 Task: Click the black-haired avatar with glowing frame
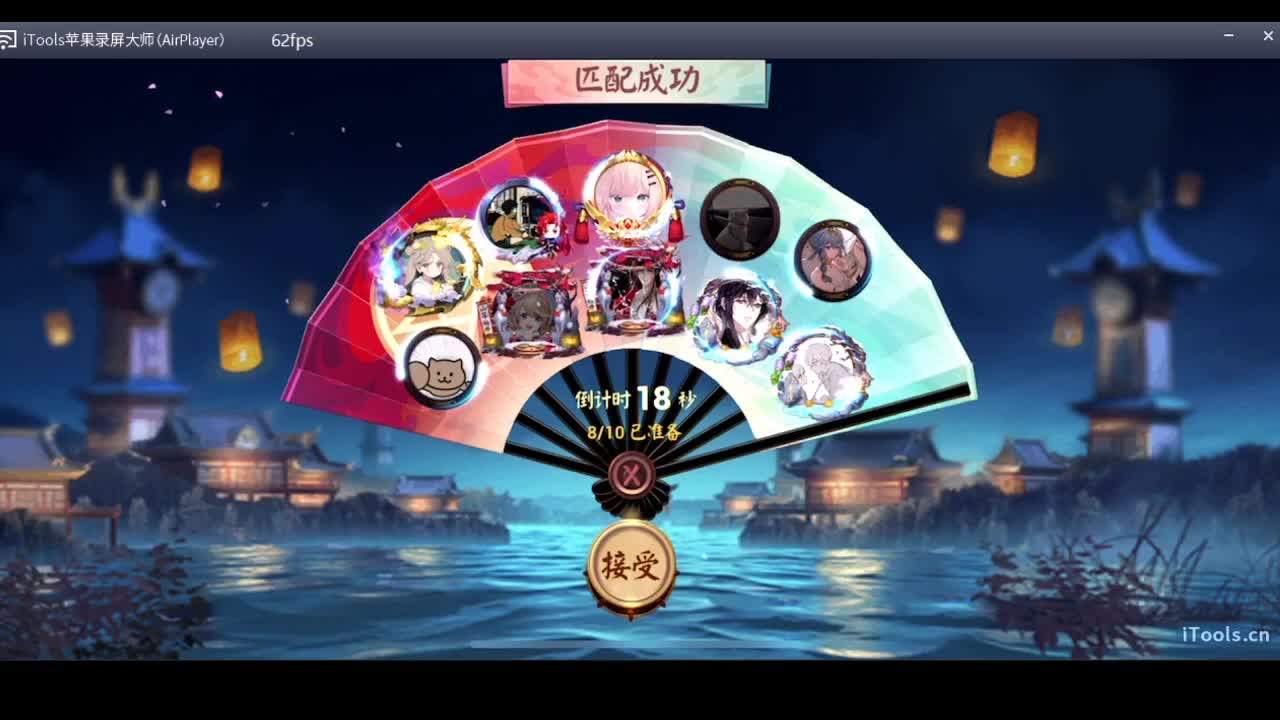735,313
